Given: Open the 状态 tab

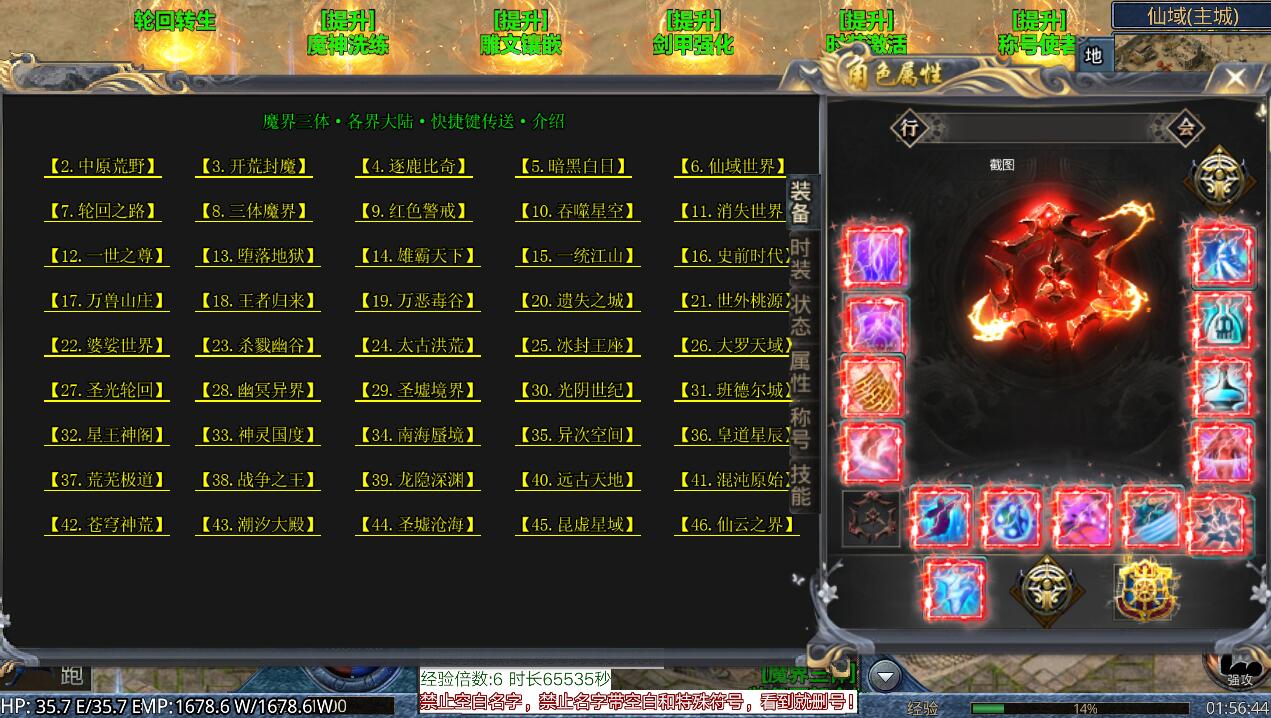Looking at the screenshot, I should pos(801,314).
